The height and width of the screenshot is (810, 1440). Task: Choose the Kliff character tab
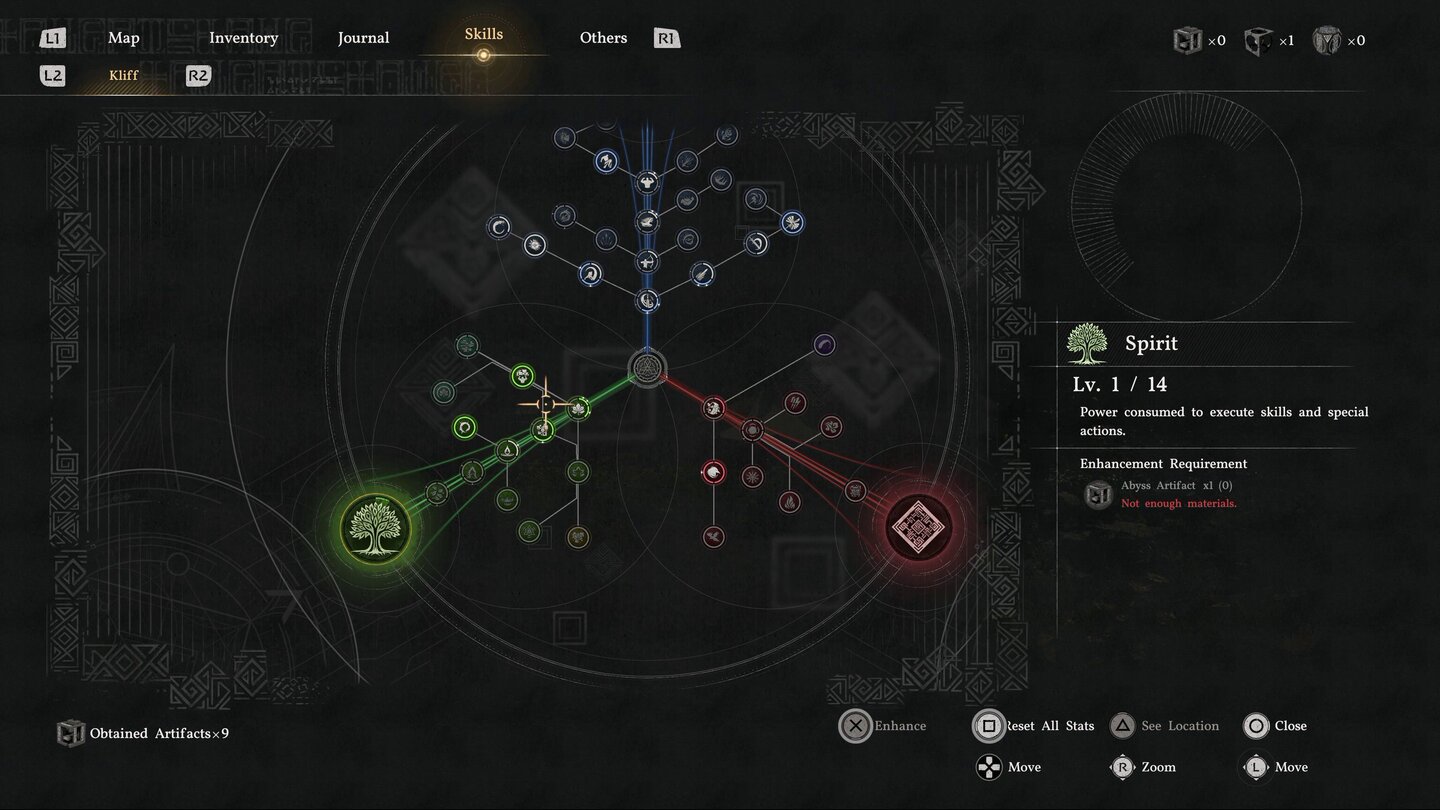point(124,75)
